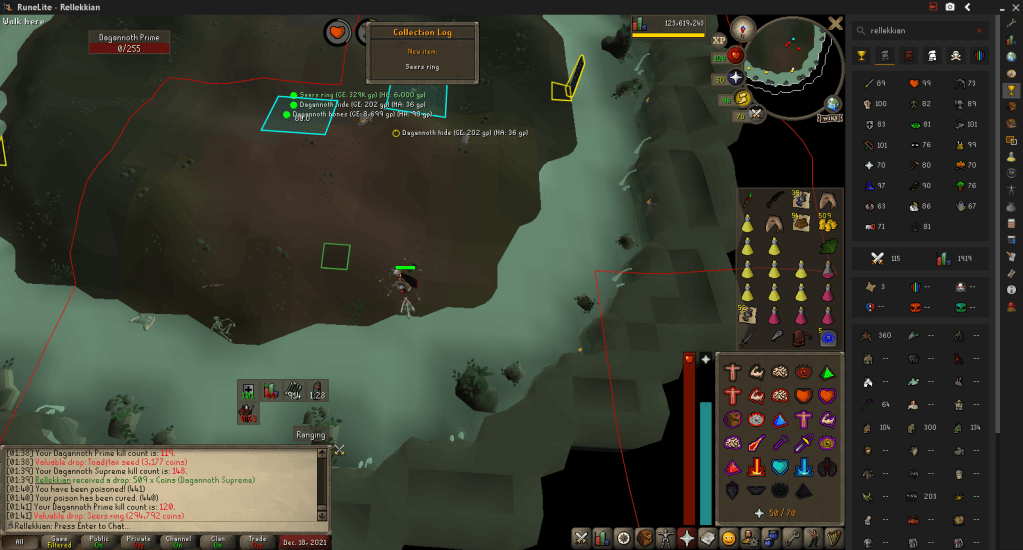This screenshot has height=550, width=1023.
Task: Open the Public chat tab
Action: 98,540
